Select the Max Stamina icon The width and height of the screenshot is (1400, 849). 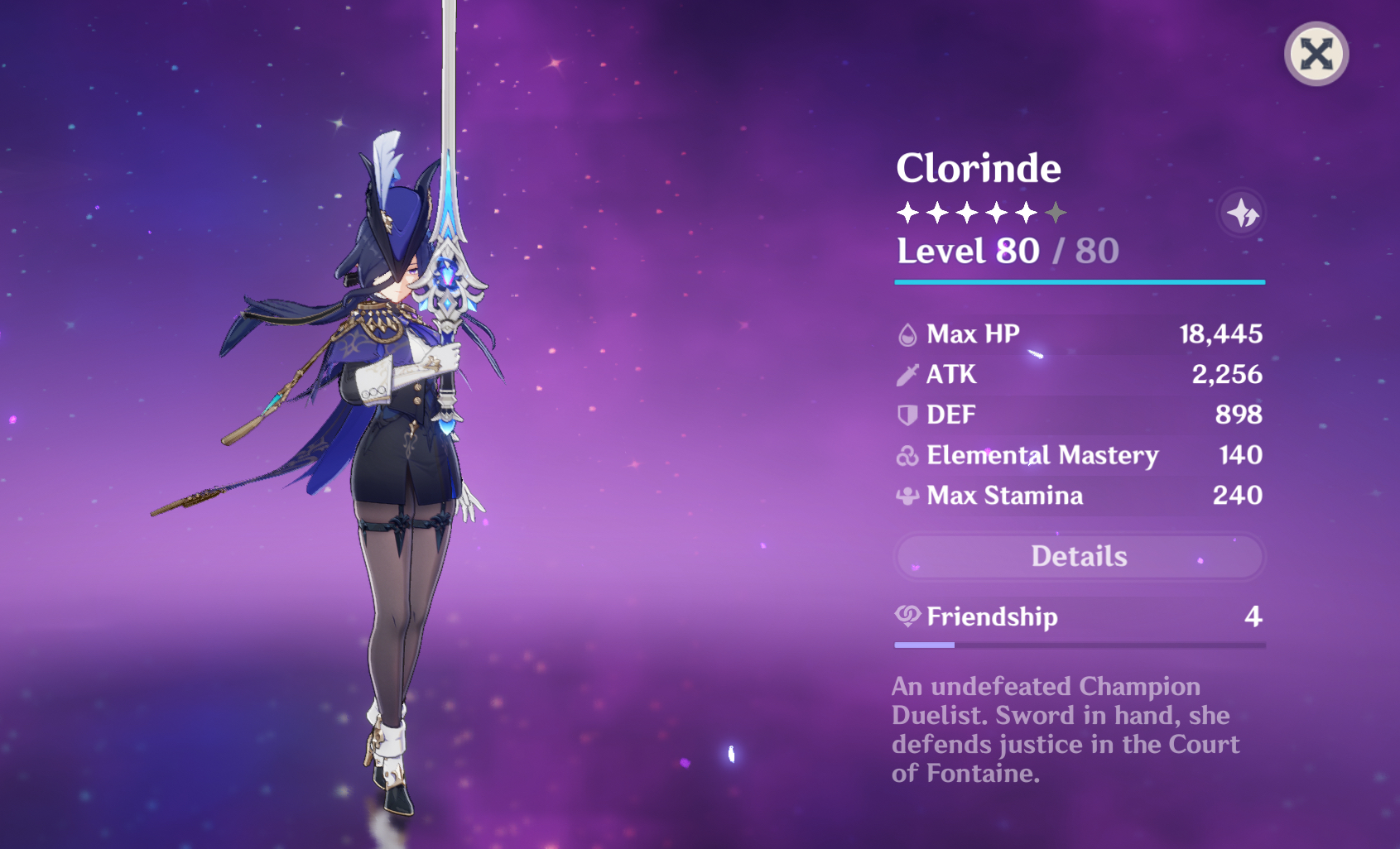[x=908, y=496]
